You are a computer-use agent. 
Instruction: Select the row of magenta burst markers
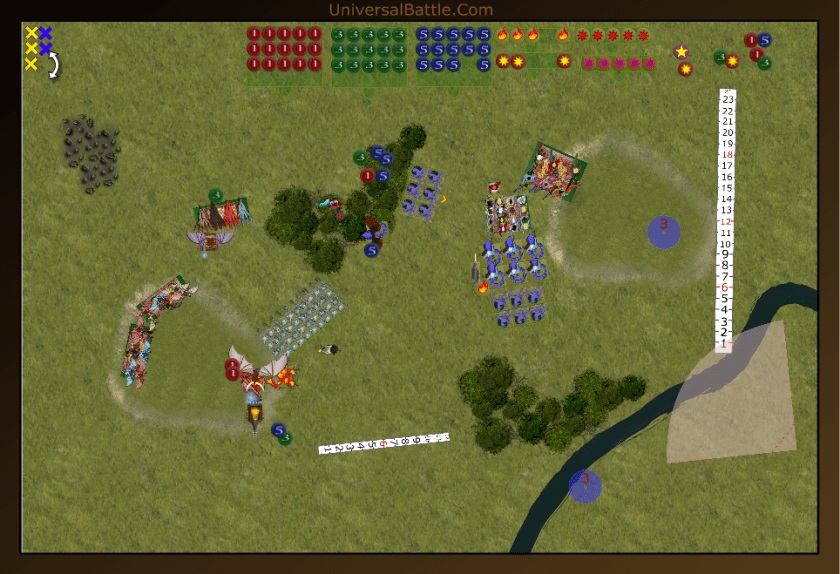point(619,63)
